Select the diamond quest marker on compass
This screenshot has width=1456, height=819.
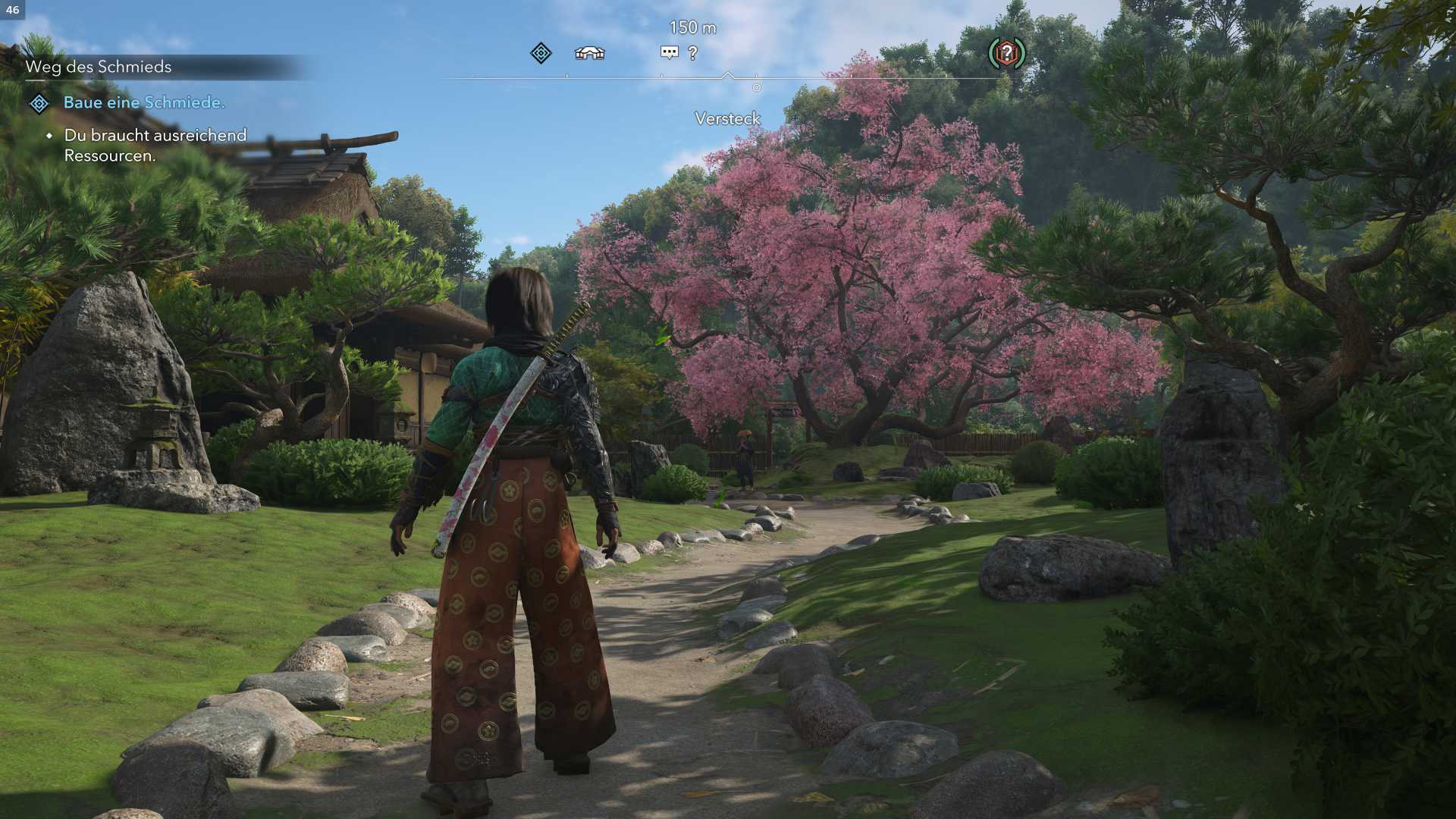click(541, 53)
